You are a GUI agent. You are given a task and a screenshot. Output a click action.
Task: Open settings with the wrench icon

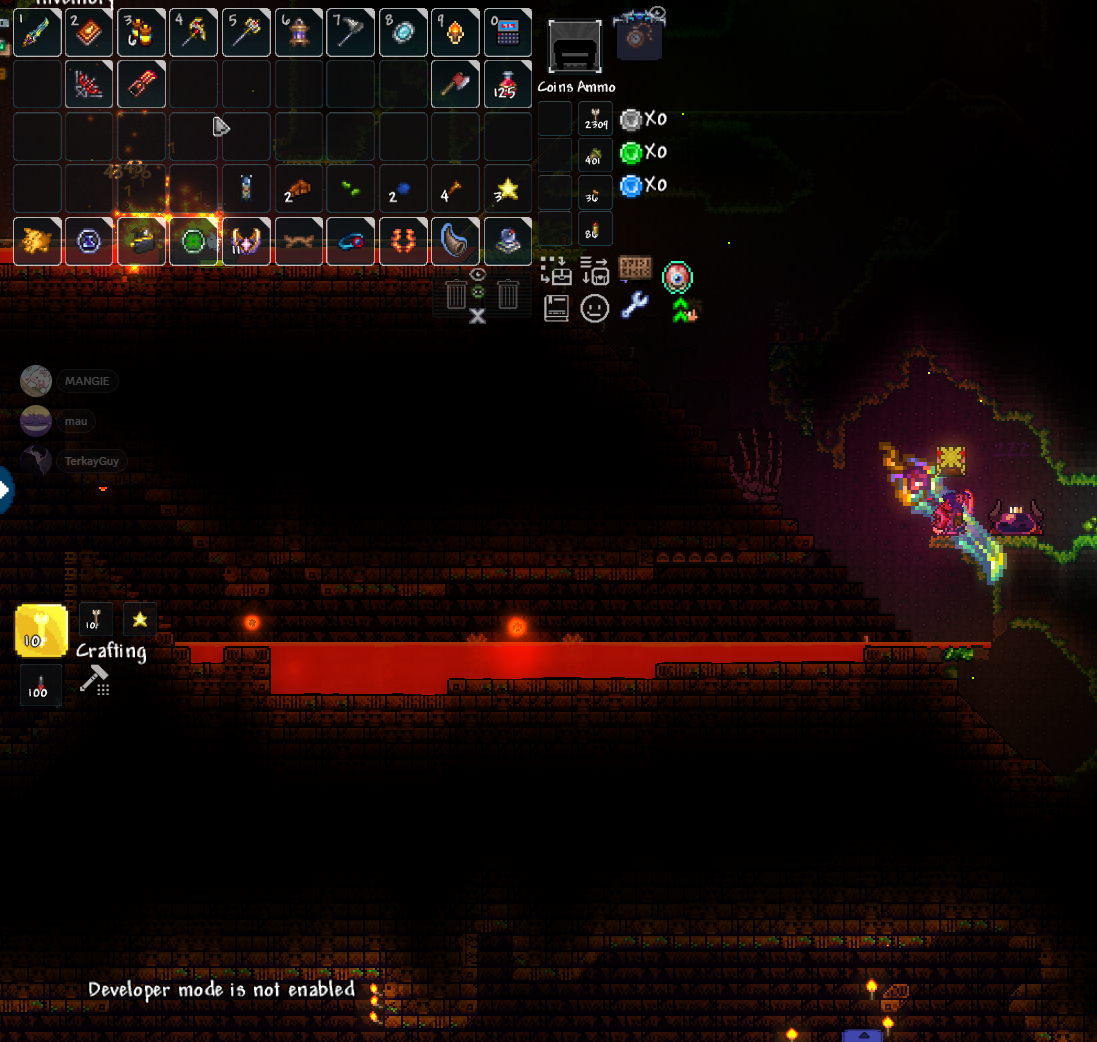[x=634, y=306]
